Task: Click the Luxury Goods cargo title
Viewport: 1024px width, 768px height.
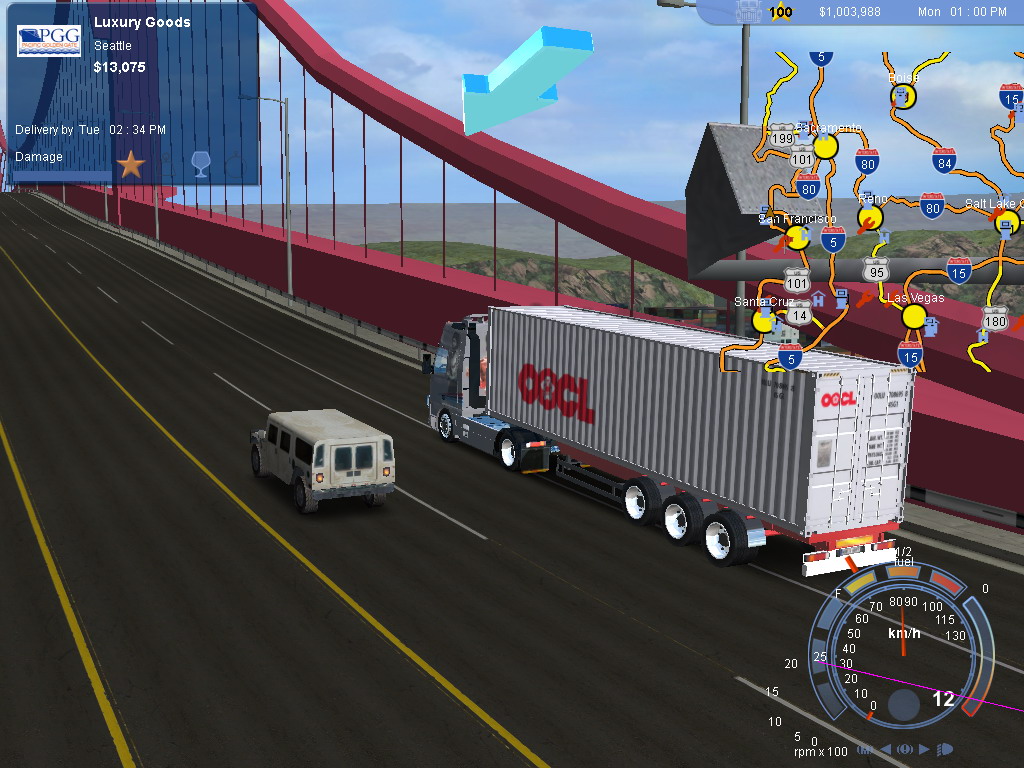Action: (x=142, y=22)
